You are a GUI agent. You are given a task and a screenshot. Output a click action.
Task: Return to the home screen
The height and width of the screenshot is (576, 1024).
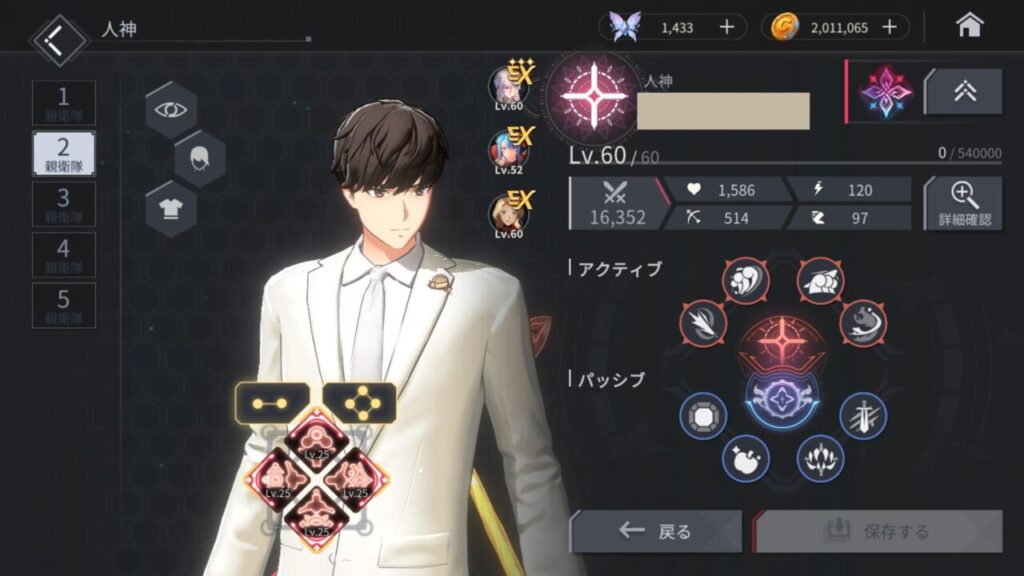[969, 26]
